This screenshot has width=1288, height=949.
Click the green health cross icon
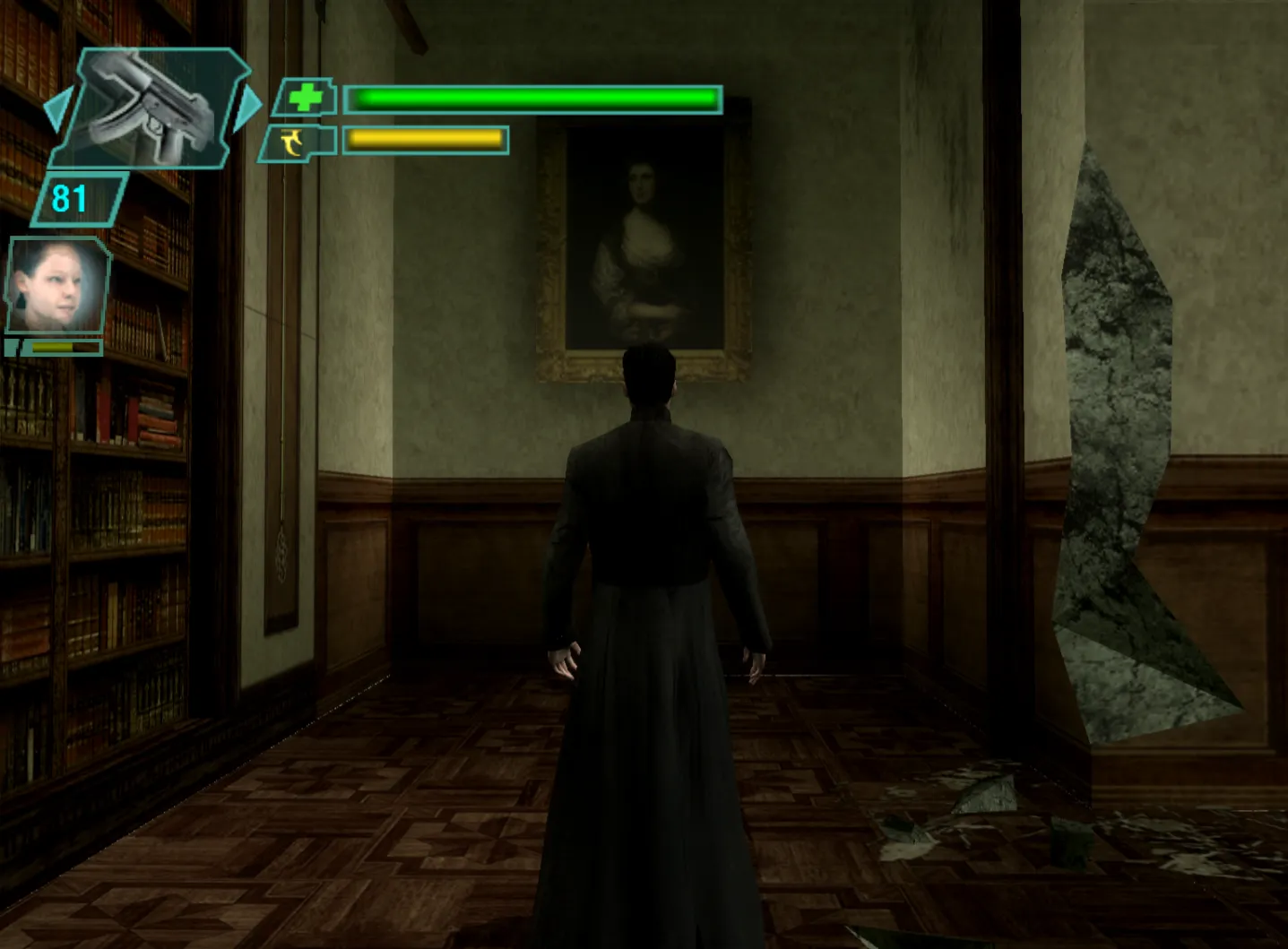pyautogui.click(x=305, y=98)
